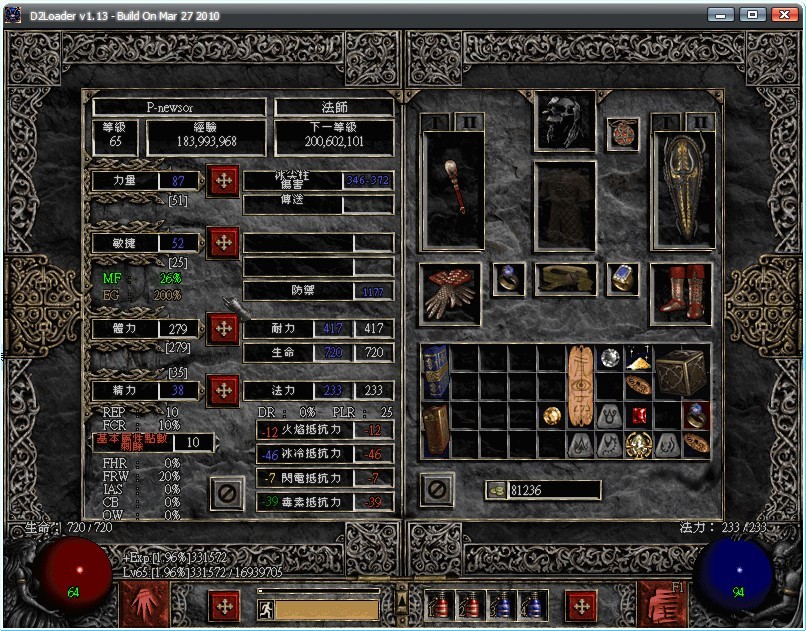Add a point to Dexterity (敏捷)
806x631 pixels.
tap(223, 242)
